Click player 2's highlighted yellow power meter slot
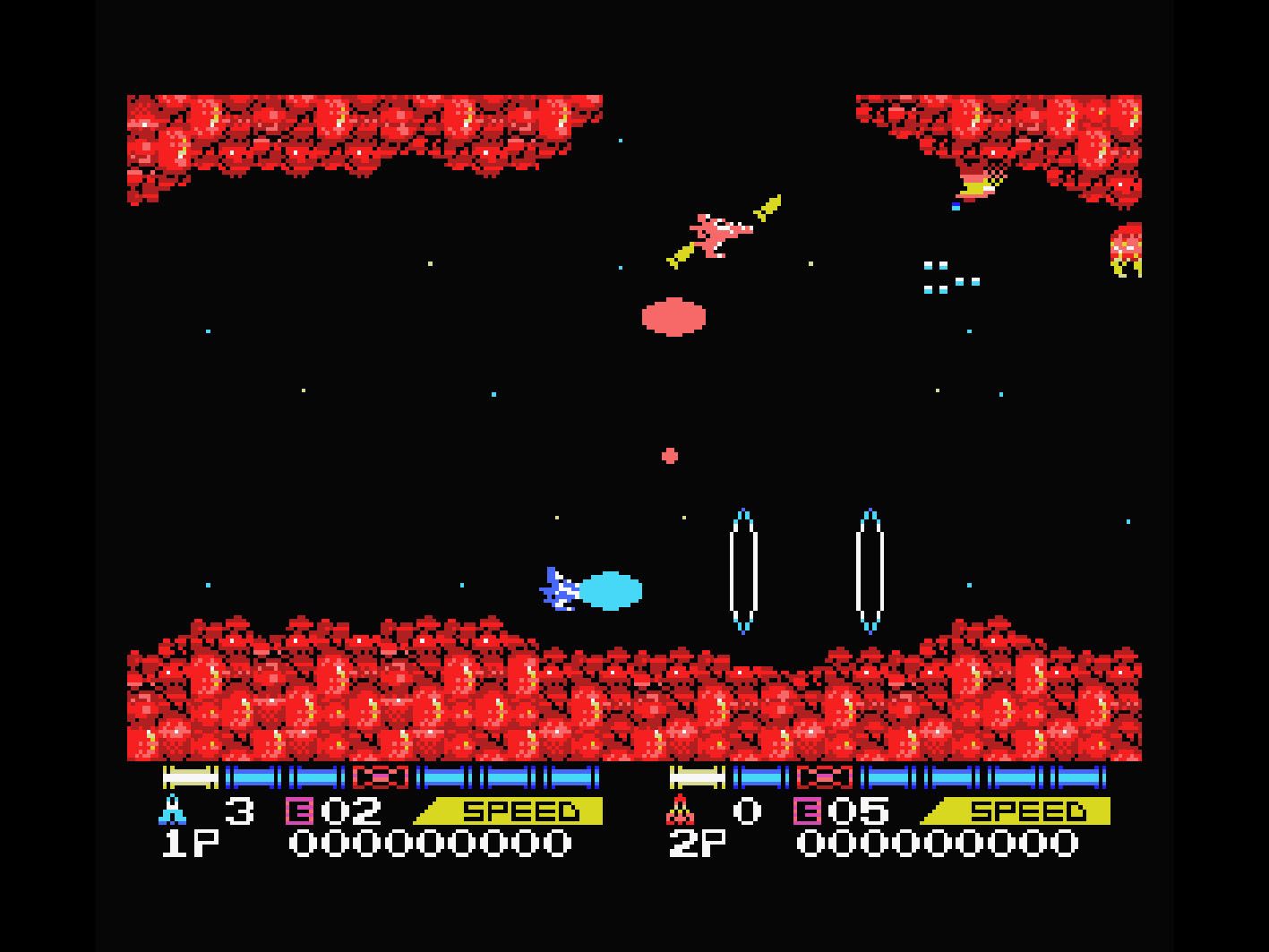 698,776
